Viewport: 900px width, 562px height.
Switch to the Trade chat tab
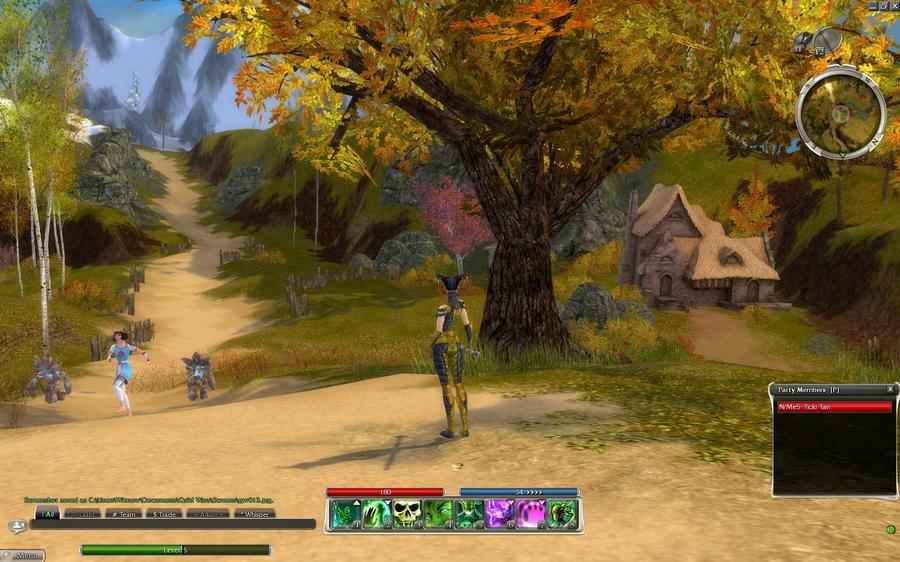coord(165,513)
